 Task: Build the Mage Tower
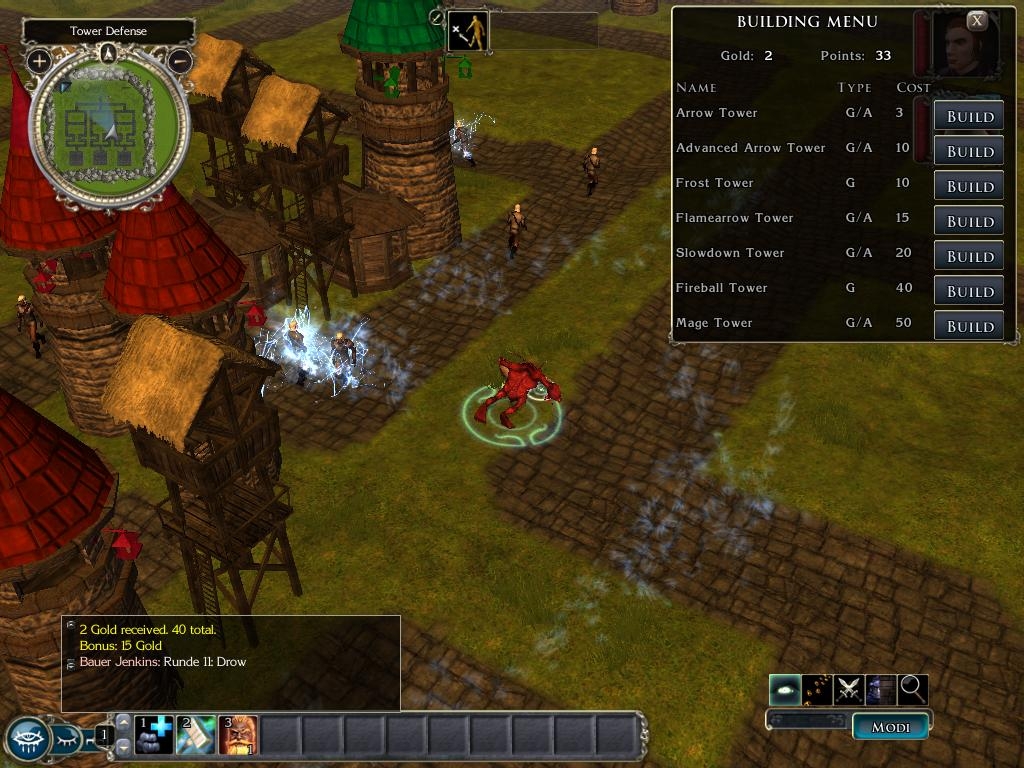pyautogui.click(x=968, y=326)
